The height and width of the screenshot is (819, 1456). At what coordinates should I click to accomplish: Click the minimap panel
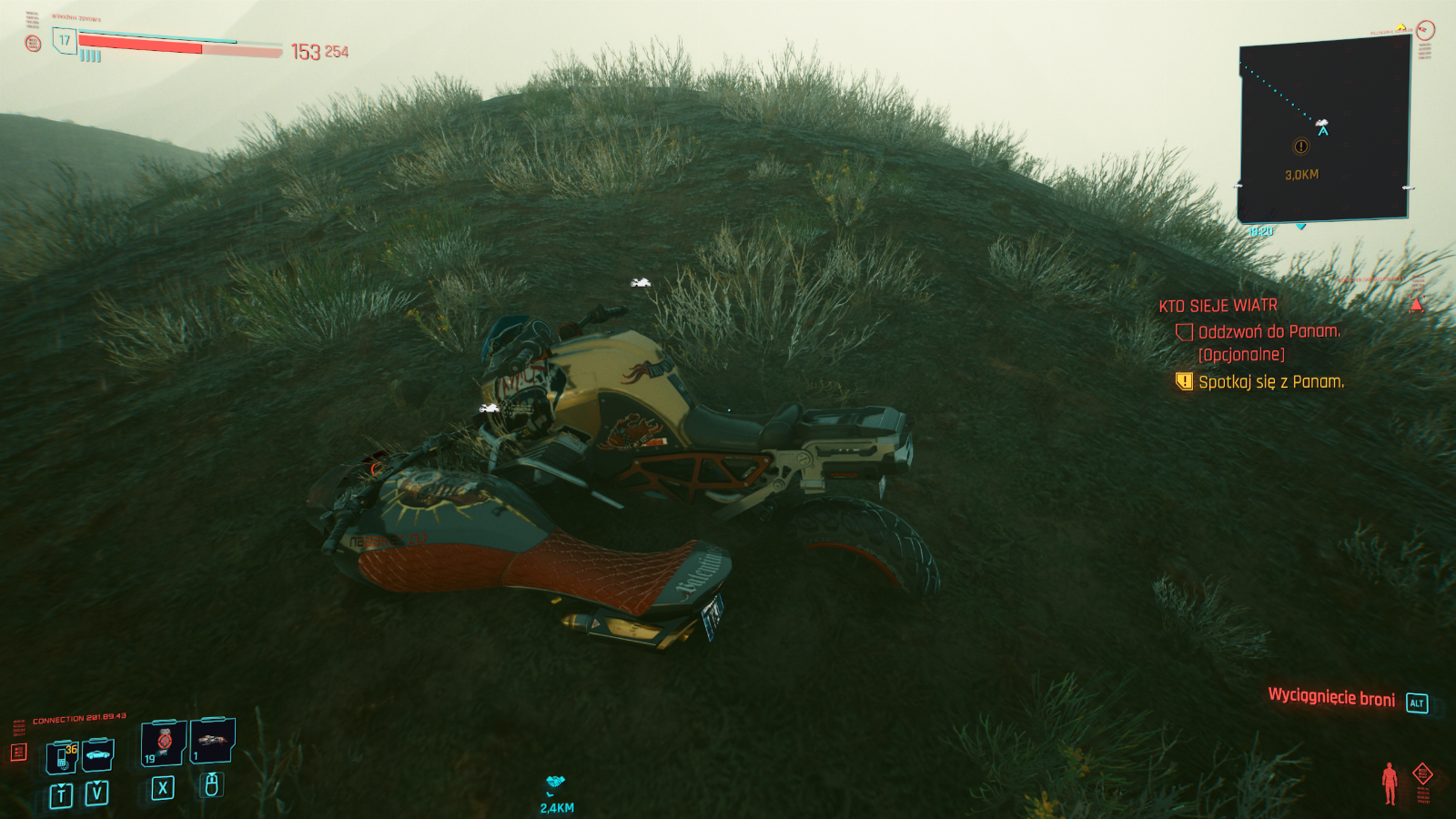pyautogui.click(x=1323, y=130)
